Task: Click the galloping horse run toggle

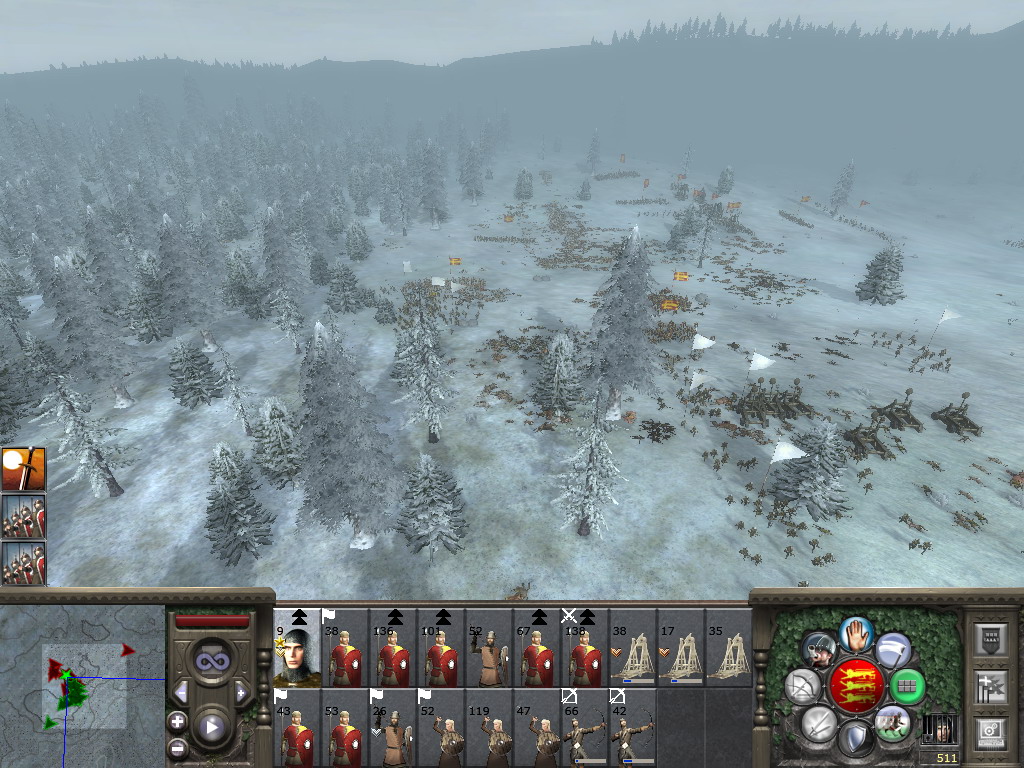Action: point(893,722)
